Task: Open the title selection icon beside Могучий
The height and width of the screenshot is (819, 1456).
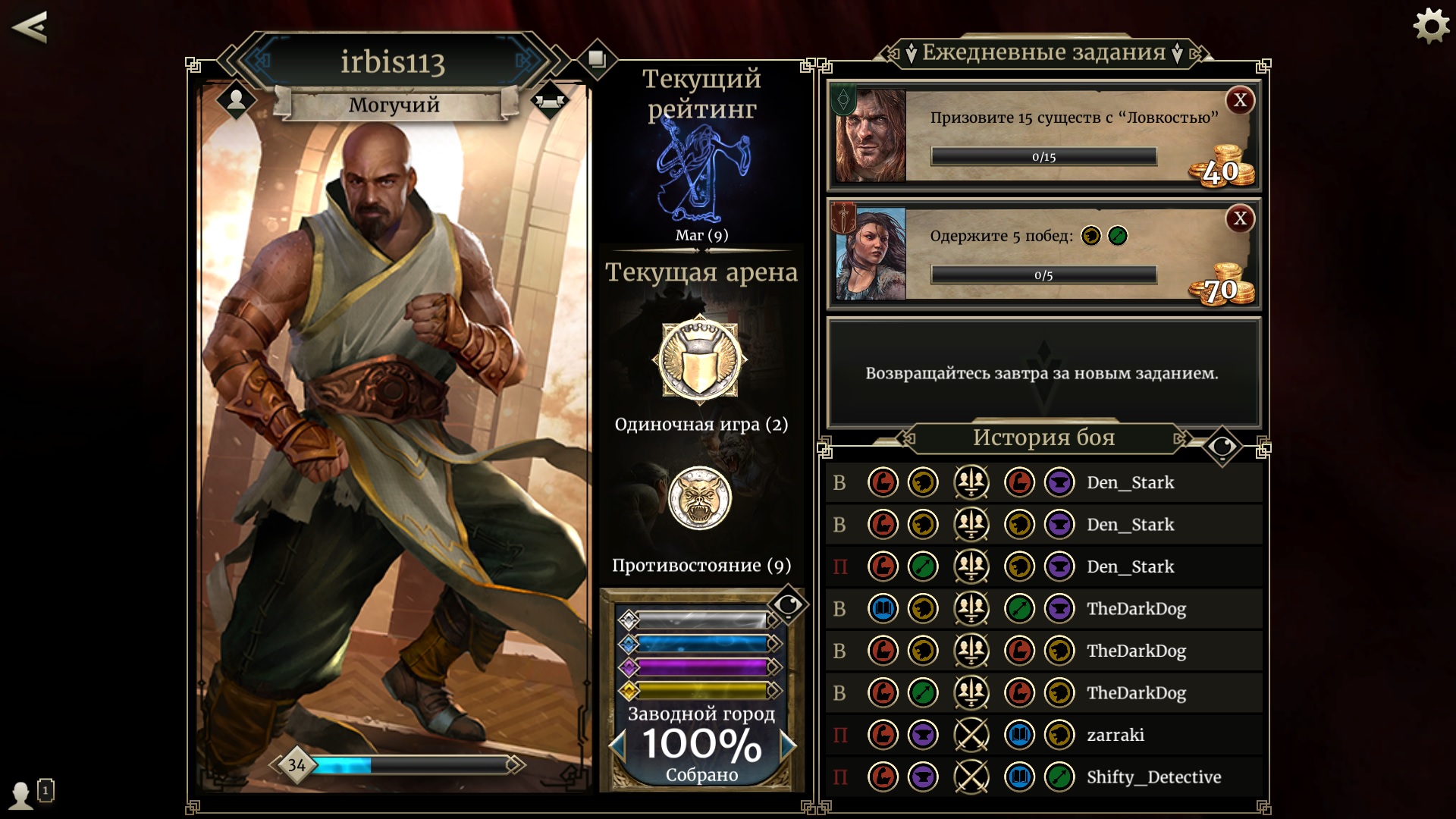Action: click(x=550, y=101)
